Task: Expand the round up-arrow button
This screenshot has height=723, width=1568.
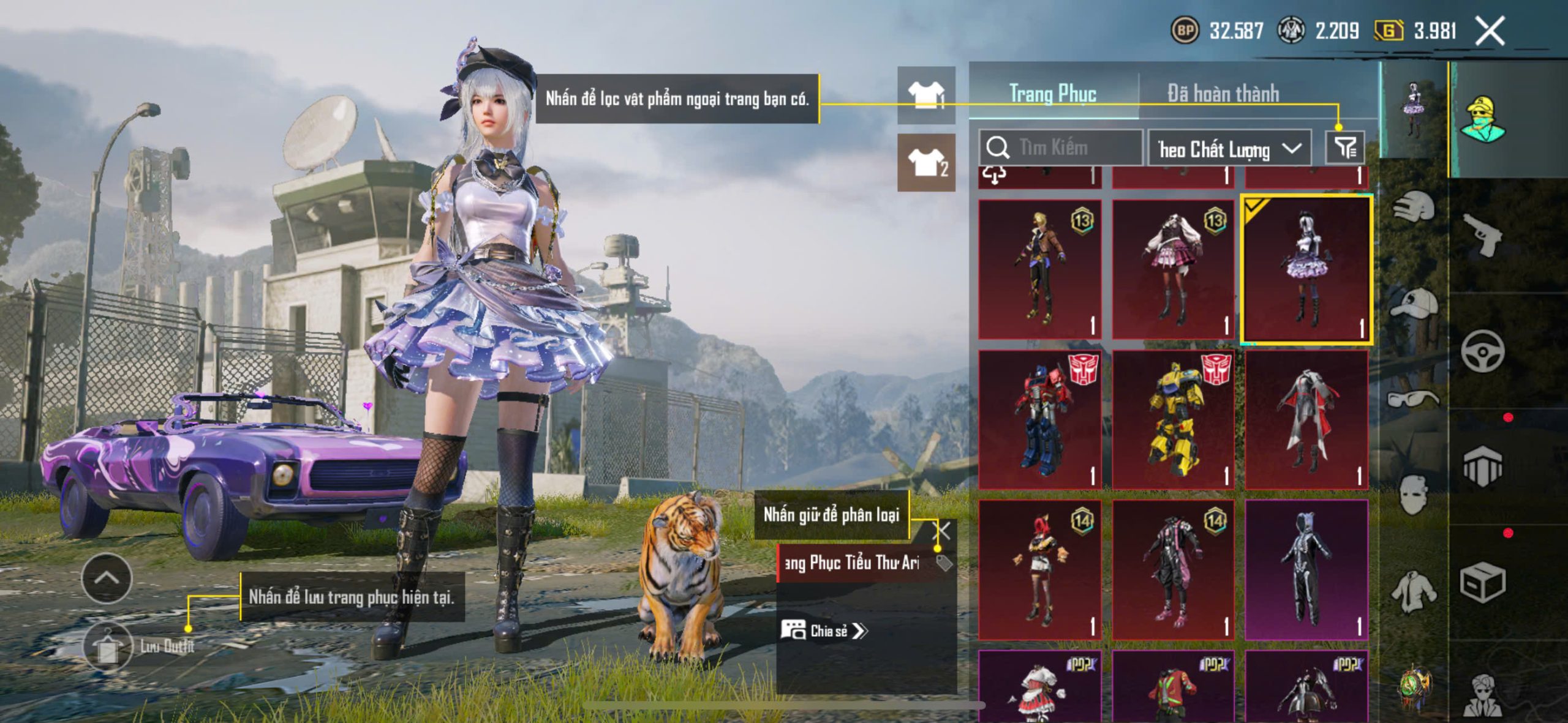Action: click(107, 579)
